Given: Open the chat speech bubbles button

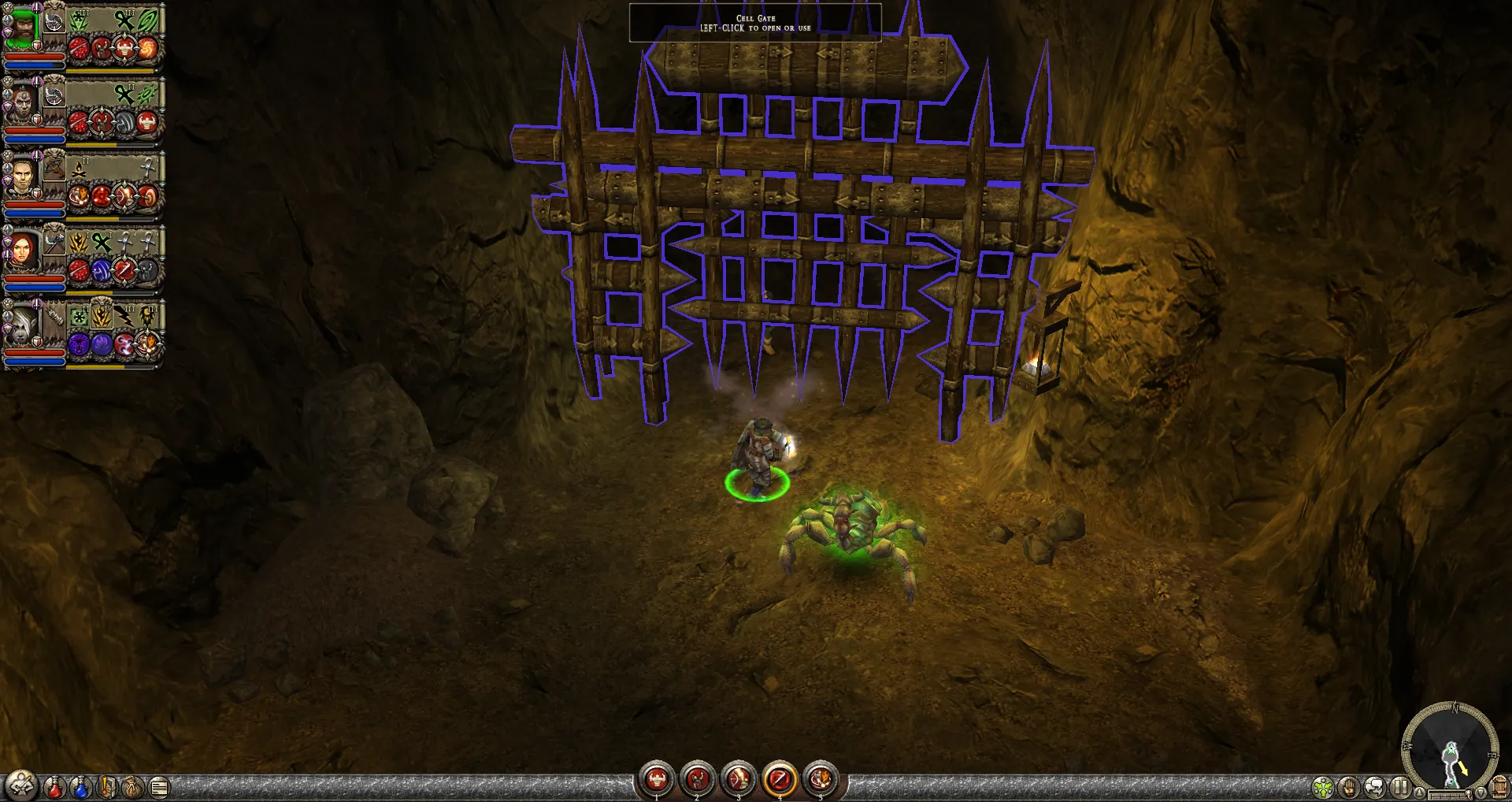Looking at the screenshot, I should [x=1374, y=786].
